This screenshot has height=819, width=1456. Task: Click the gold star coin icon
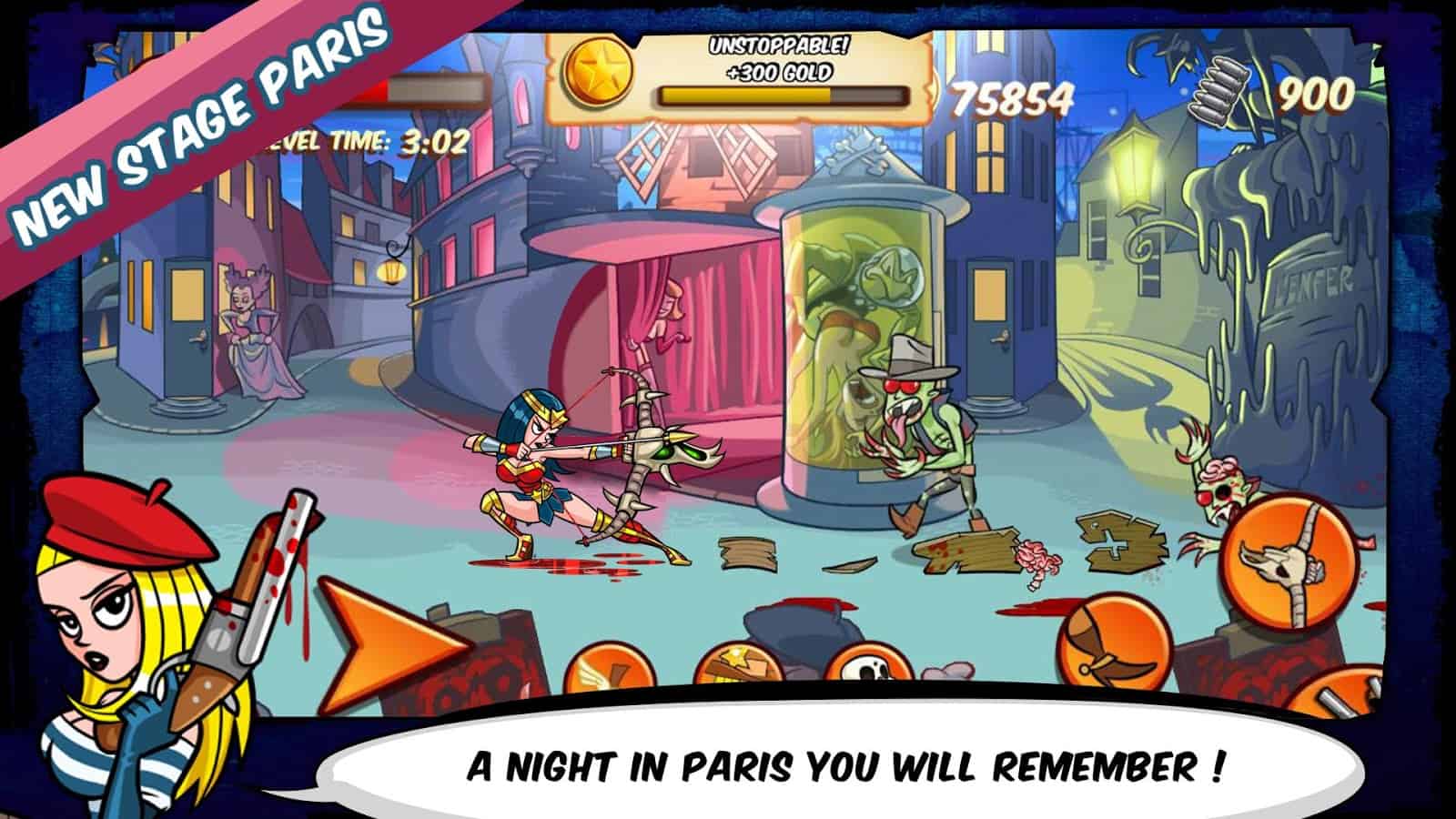(x=602, y=73)
